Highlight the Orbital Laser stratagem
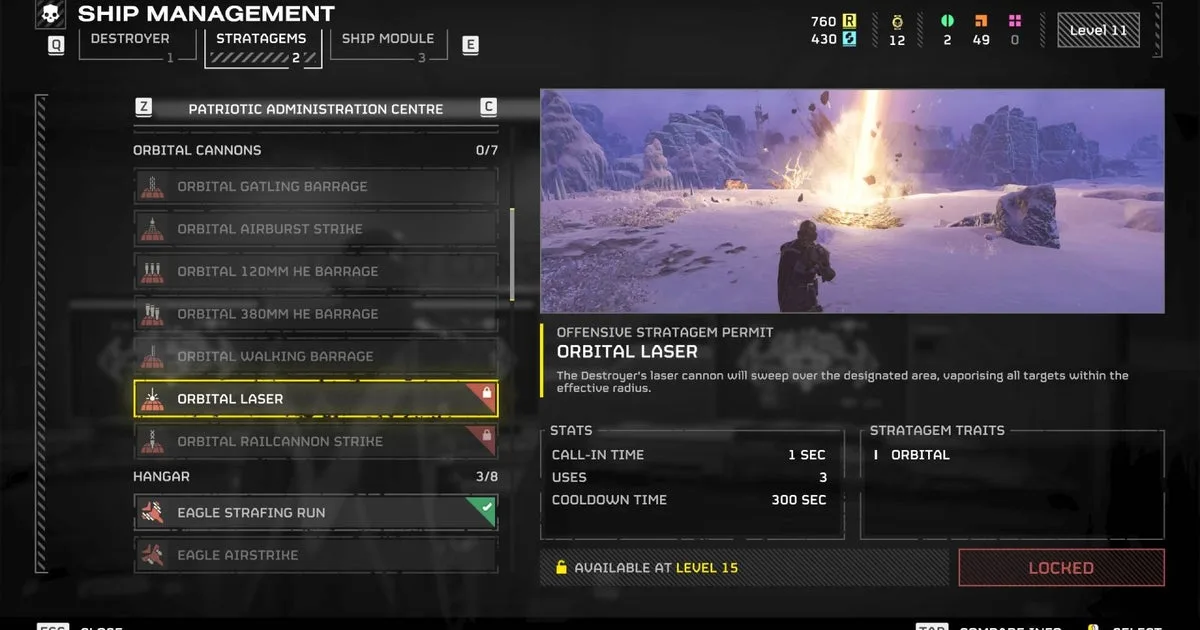Image resolution: width=1200 pixels, height=630 pixels. point(315,399)
